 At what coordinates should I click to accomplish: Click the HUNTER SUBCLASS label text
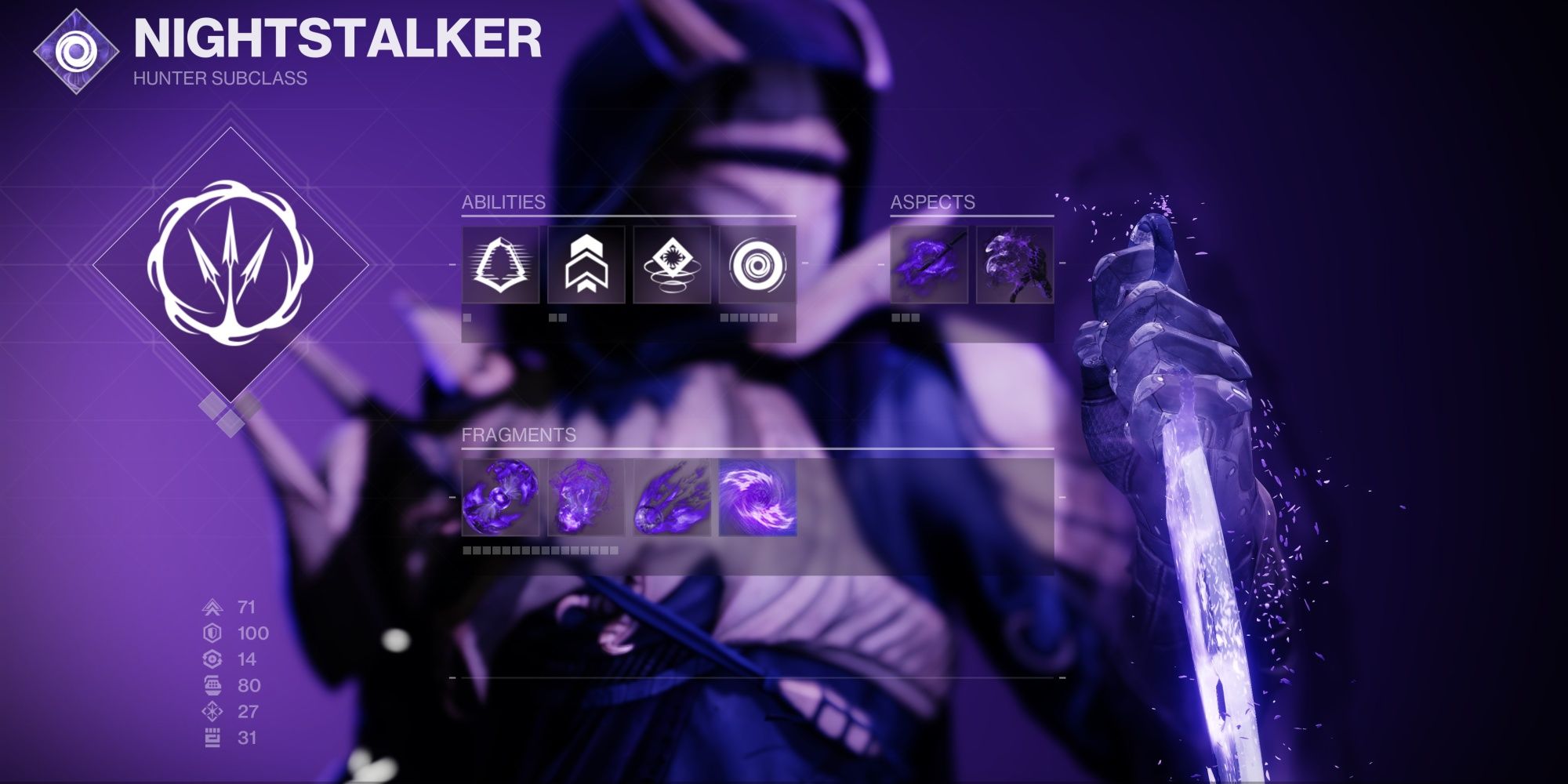tap(219, 78)
